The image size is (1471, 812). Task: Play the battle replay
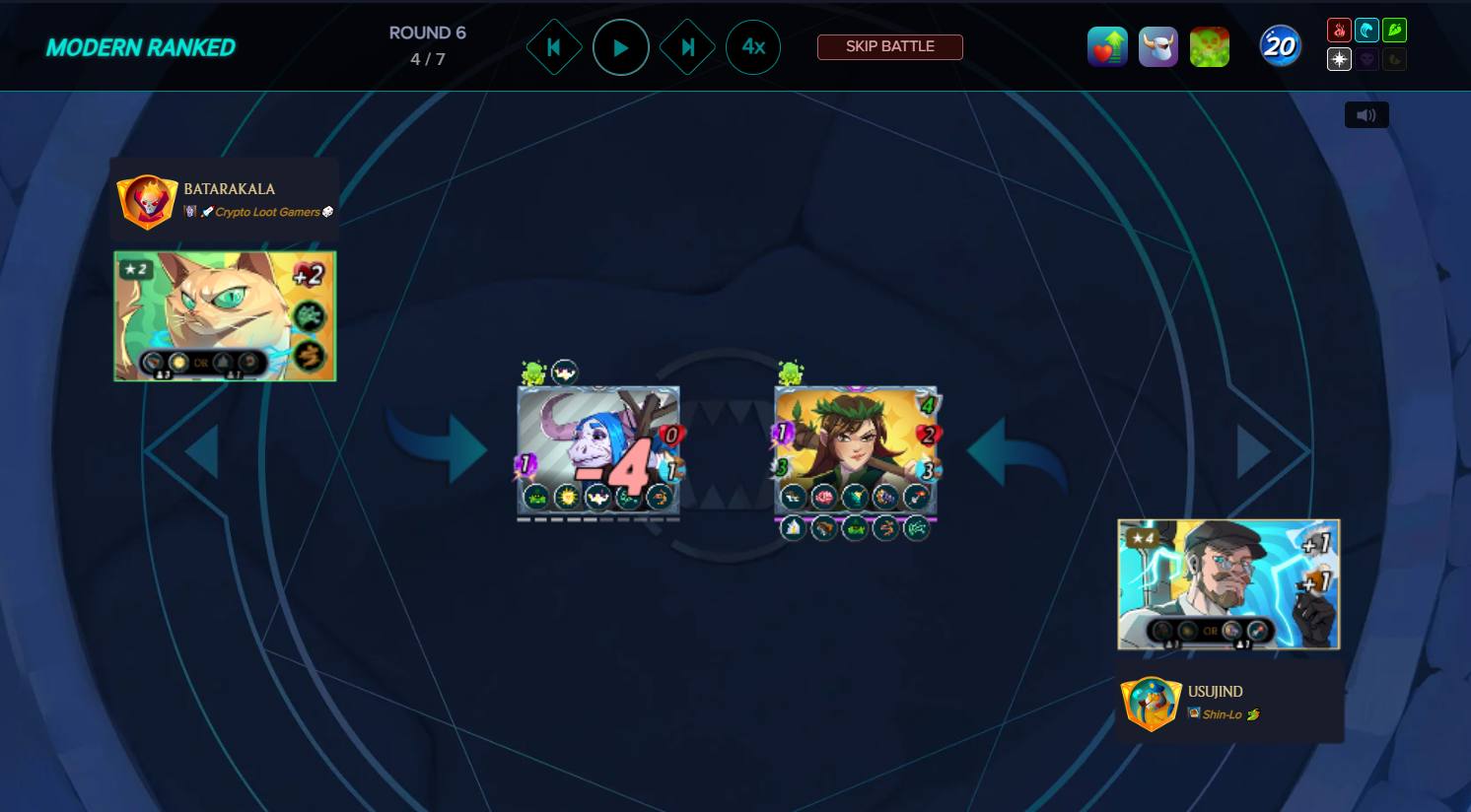click(x=620, y=47)
